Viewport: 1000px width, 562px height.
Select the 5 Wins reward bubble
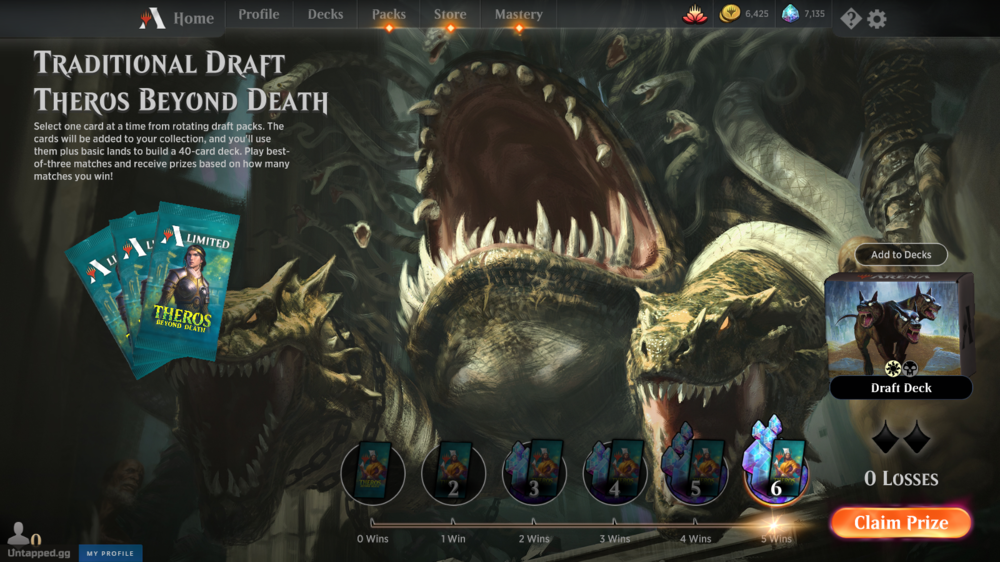(x=773, y=471)
